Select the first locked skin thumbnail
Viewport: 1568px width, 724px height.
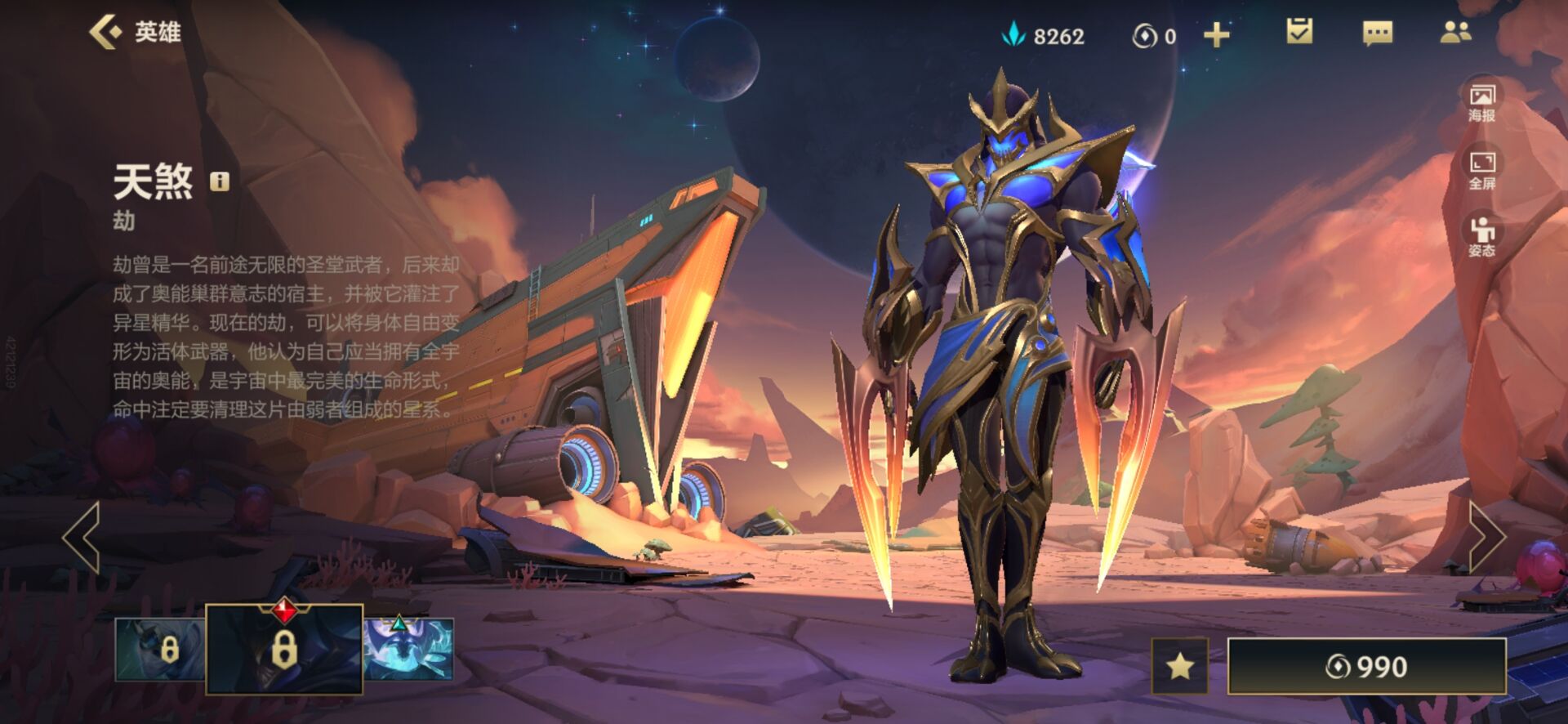coord(159,650)
